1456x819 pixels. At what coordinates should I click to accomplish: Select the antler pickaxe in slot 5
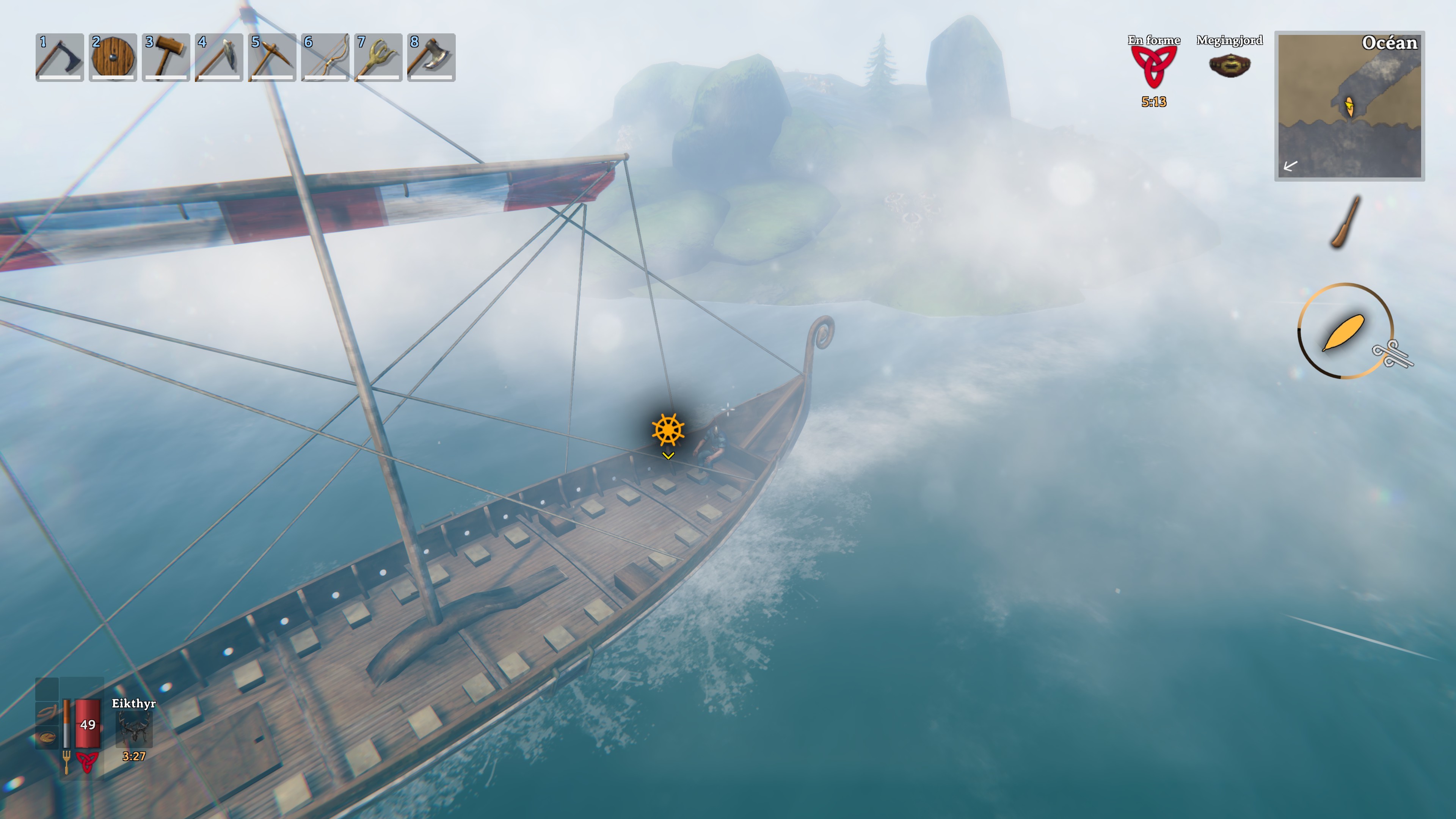272,57
